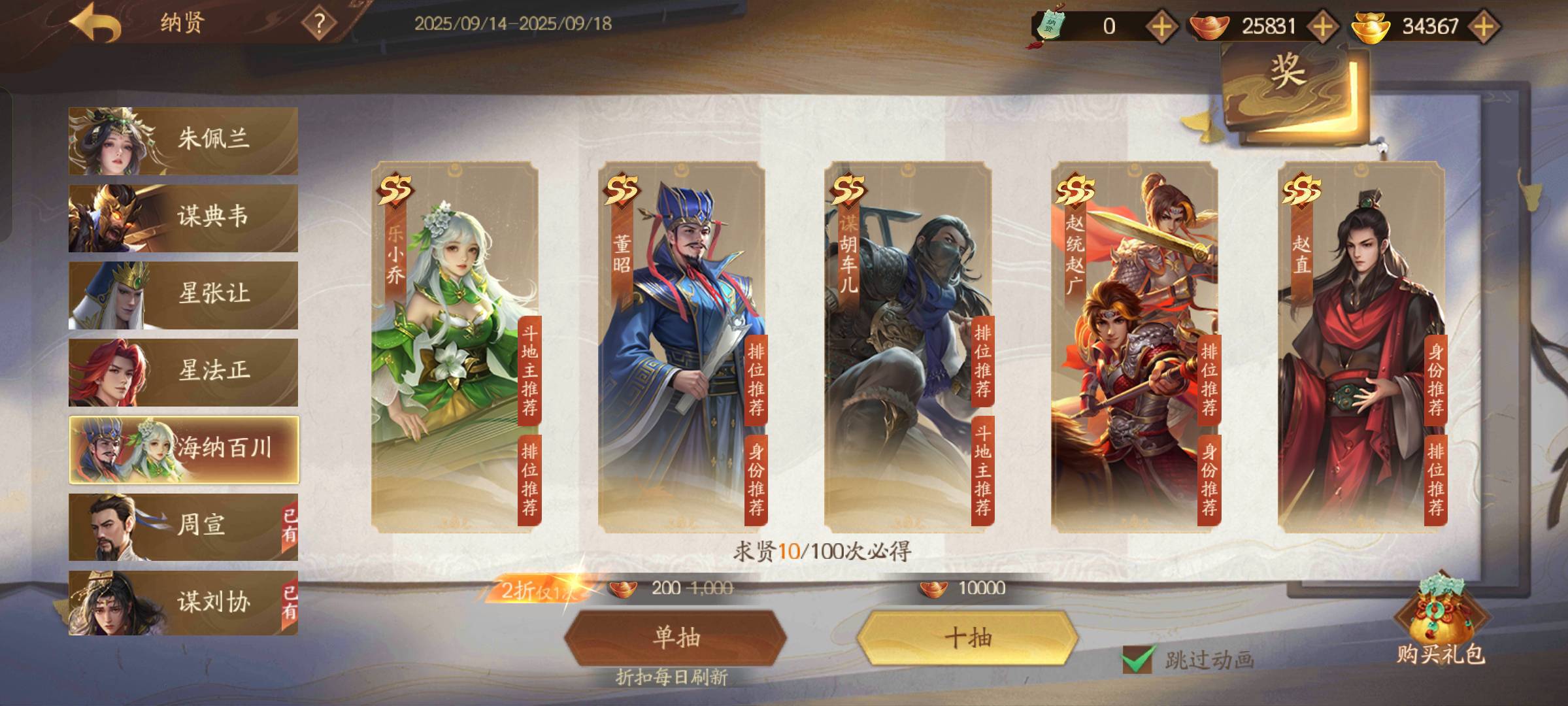1568x706 pixels.
Task: Open the 购买礼包 gift pack shop
Action: pos(1441,624)
